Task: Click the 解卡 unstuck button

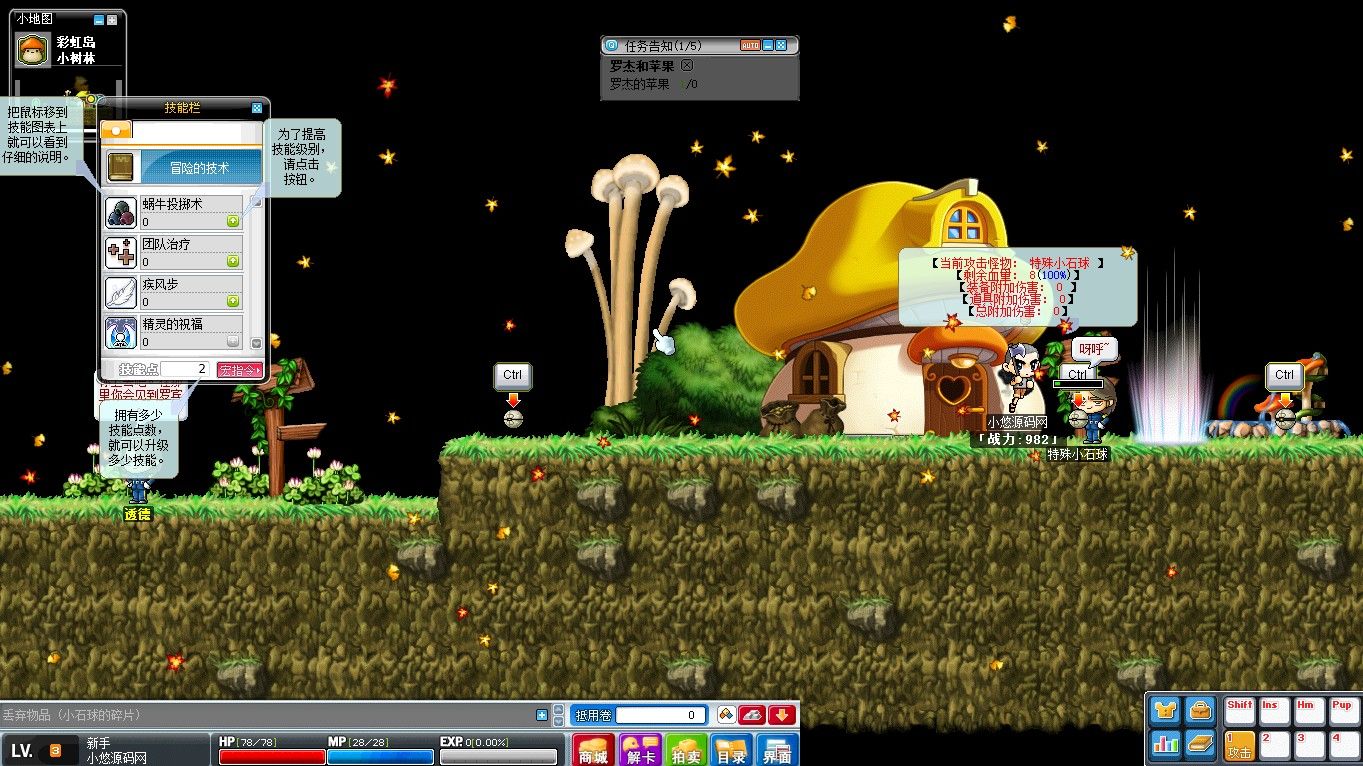Action: [x=639, y=750]
